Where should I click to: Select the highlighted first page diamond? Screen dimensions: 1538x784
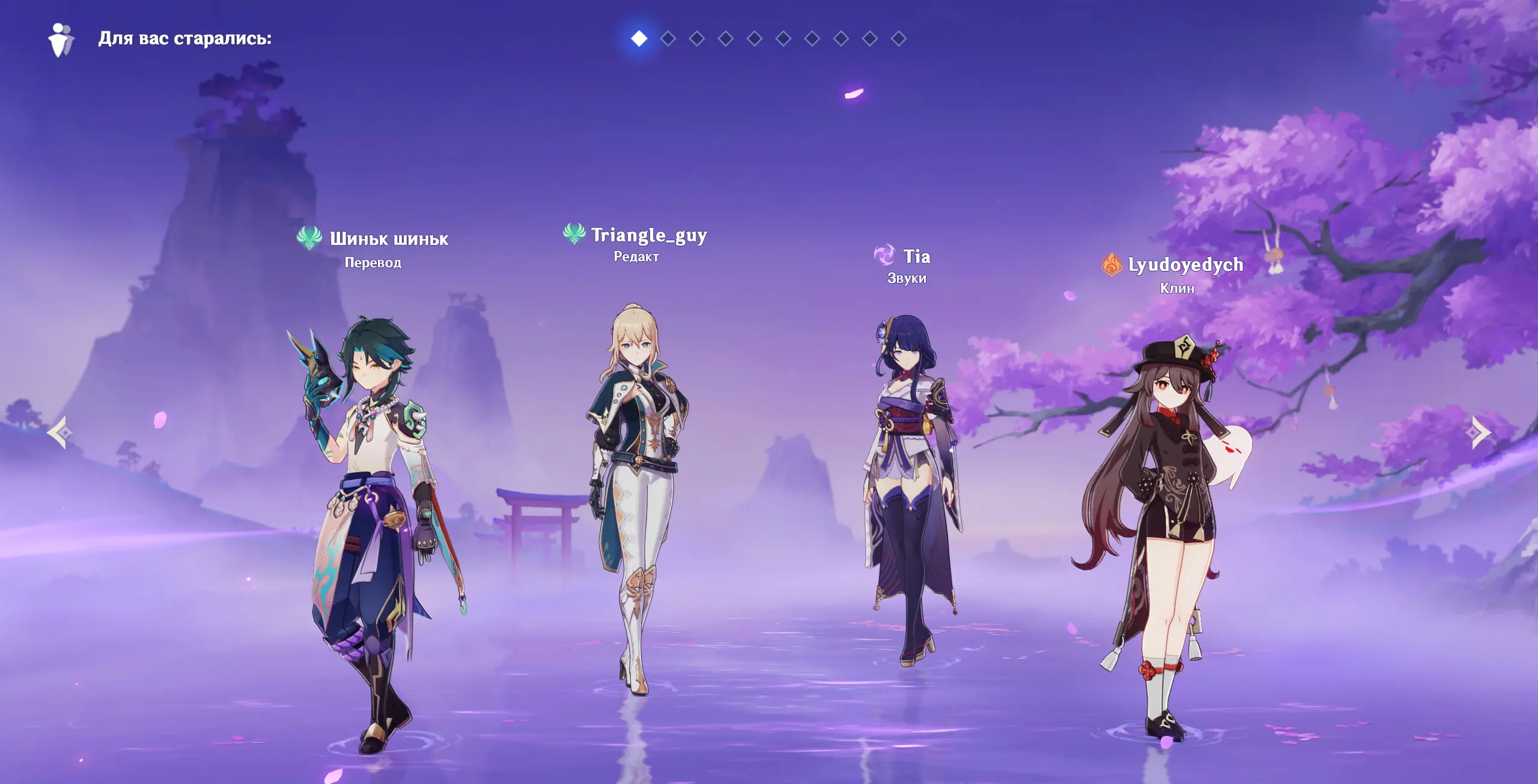(x=639, y=39)
